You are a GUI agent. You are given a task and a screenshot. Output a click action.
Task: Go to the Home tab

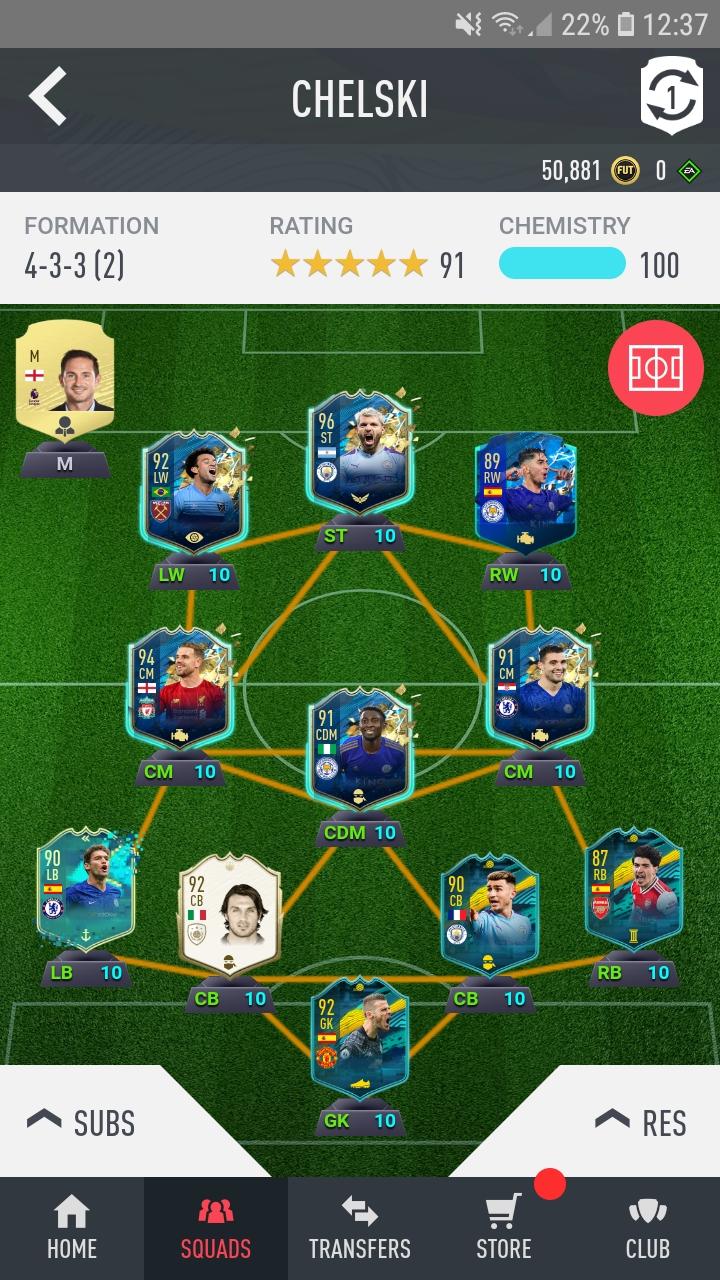72,1230
